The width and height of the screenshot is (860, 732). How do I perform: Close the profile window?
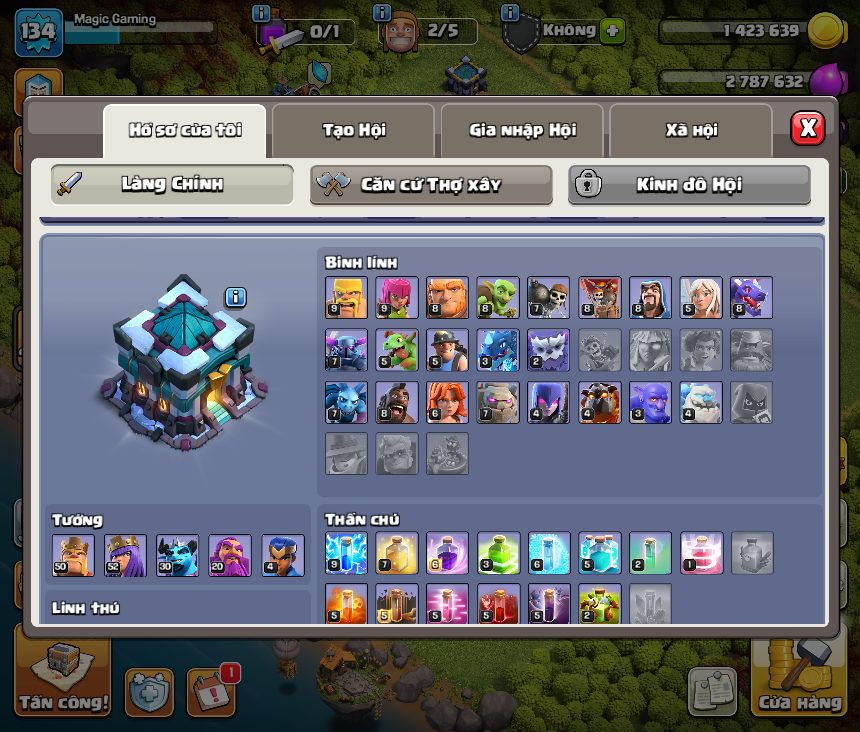click(x=807, y=128)
